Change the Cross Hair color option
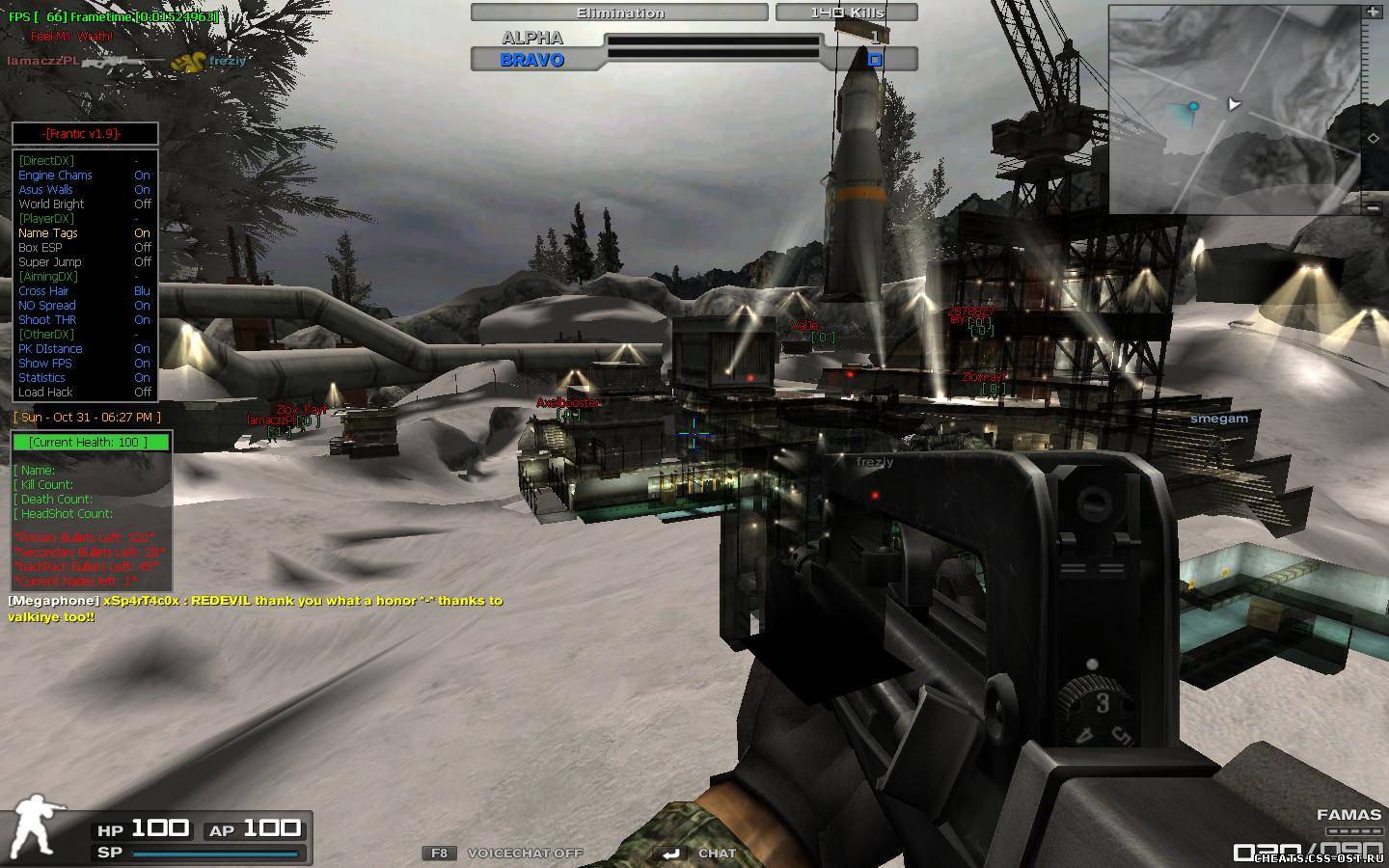The image size is (1389, 868). 43,291
